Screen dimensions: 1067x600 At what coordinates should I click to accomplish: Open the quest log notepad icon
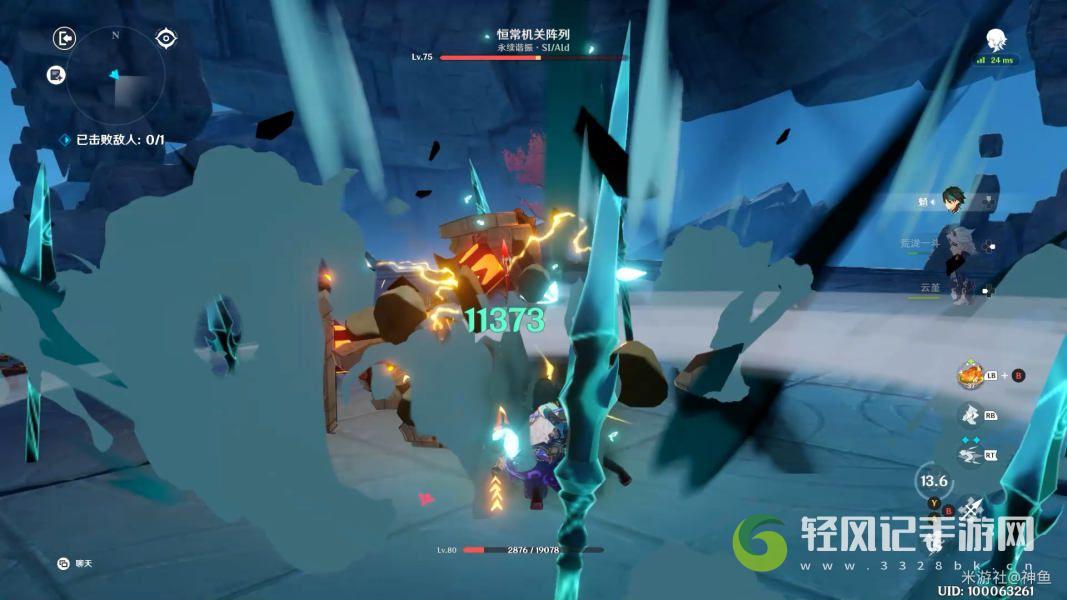click(56, 74)
